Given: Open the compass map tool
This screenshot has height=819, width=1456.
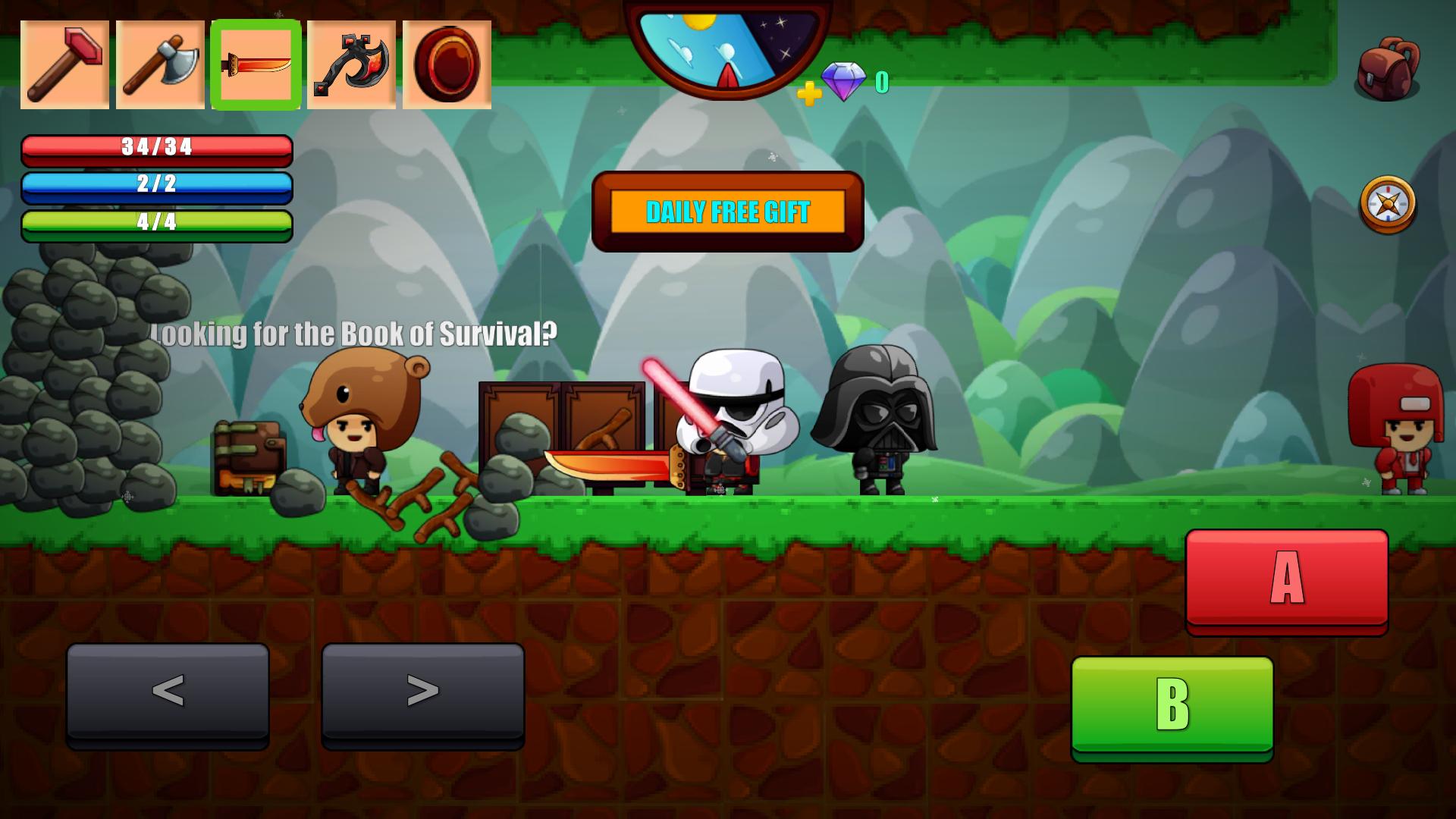Looking at the screenshot, I should pos(1388,203).
